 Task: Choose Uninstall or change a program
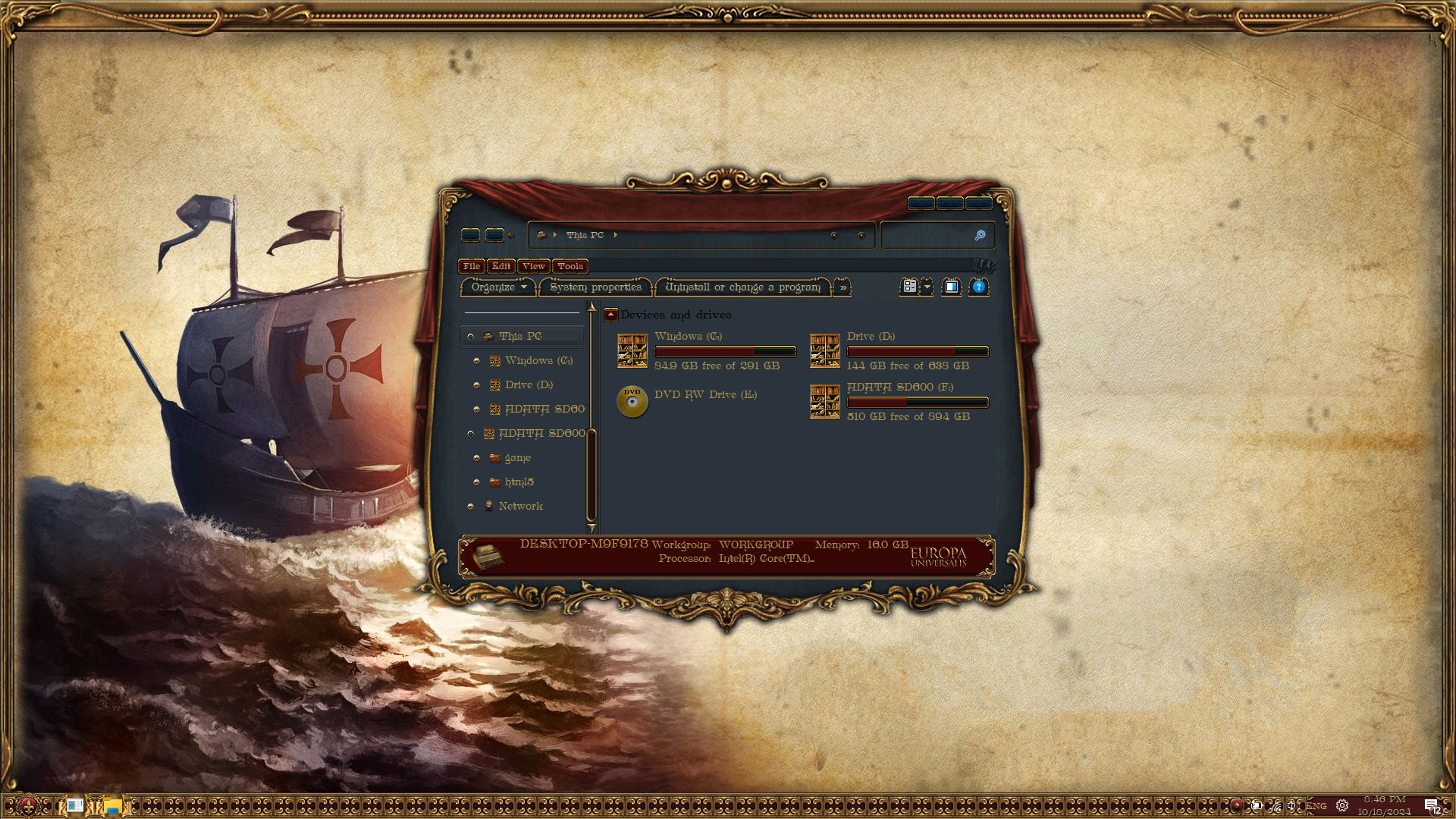click(742, 287)
